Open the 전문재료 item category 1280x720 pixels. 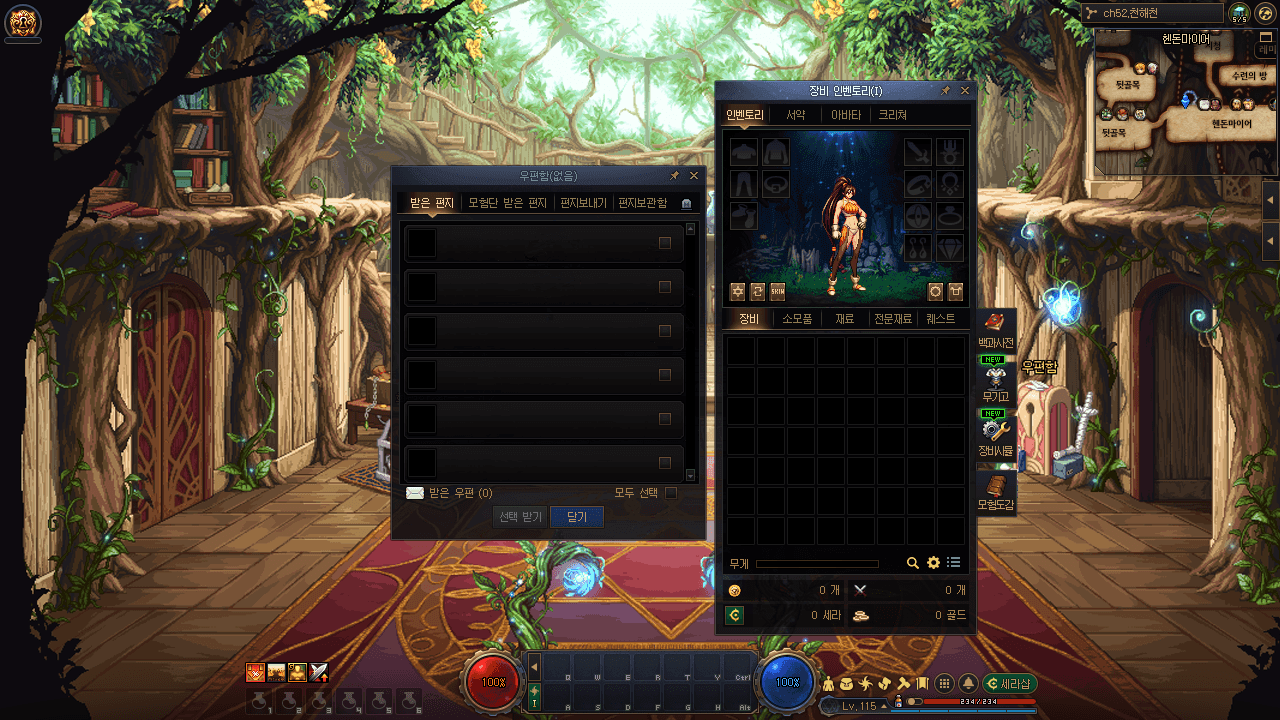point(893,319)
